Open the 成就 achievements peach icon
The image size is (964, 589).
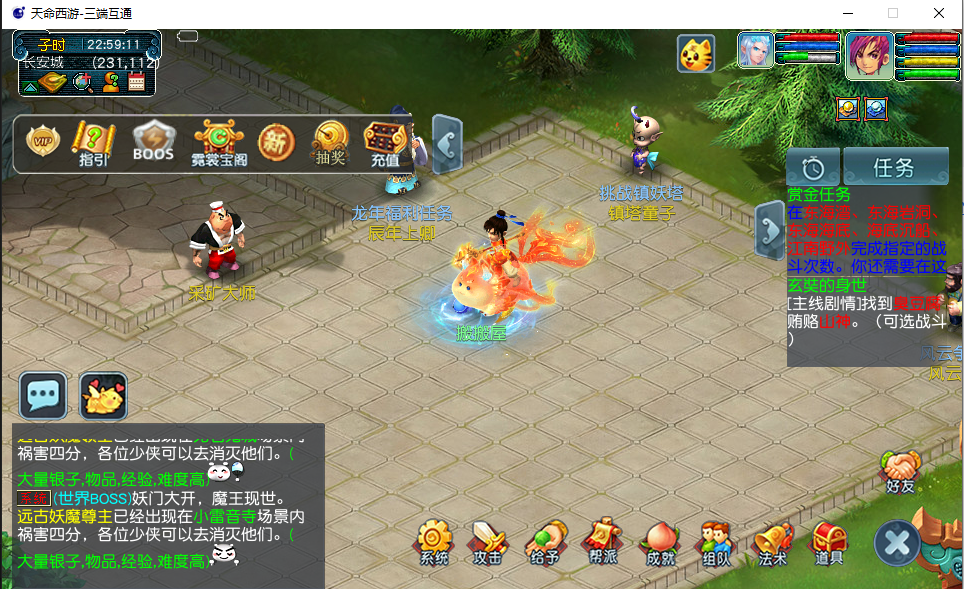click(x=661, y=541)
